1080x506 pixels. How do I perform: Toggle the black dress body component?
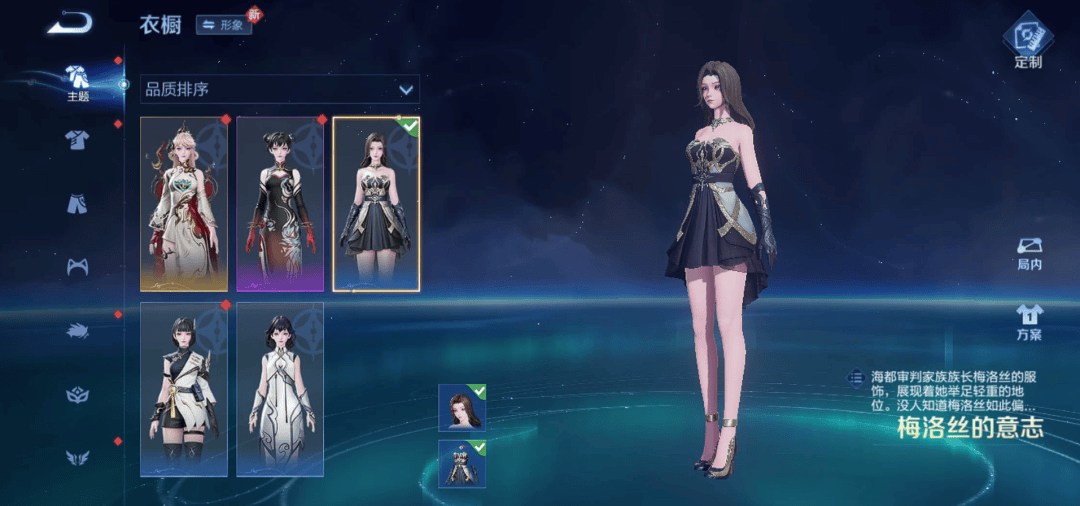pos(462,464)
